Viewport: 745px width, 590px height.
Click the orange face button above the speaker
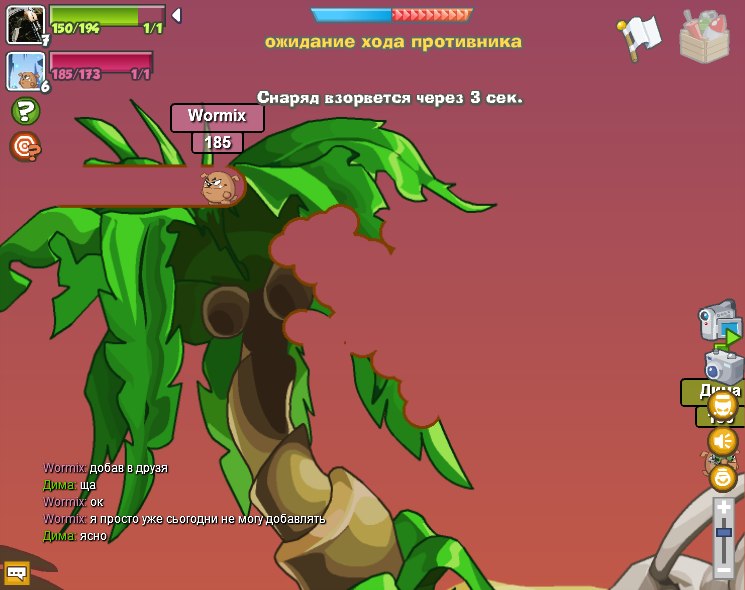722,405
